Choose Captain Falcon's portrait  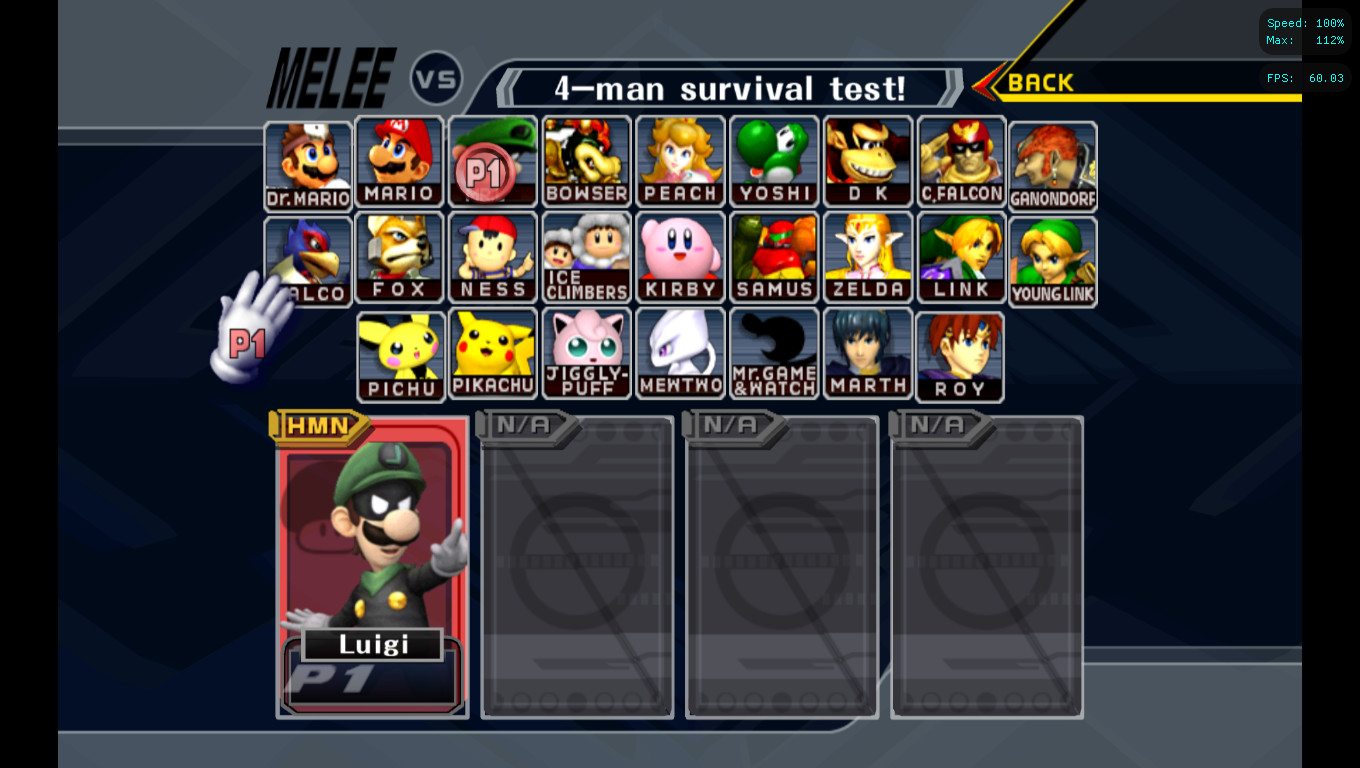click(961, 160)
